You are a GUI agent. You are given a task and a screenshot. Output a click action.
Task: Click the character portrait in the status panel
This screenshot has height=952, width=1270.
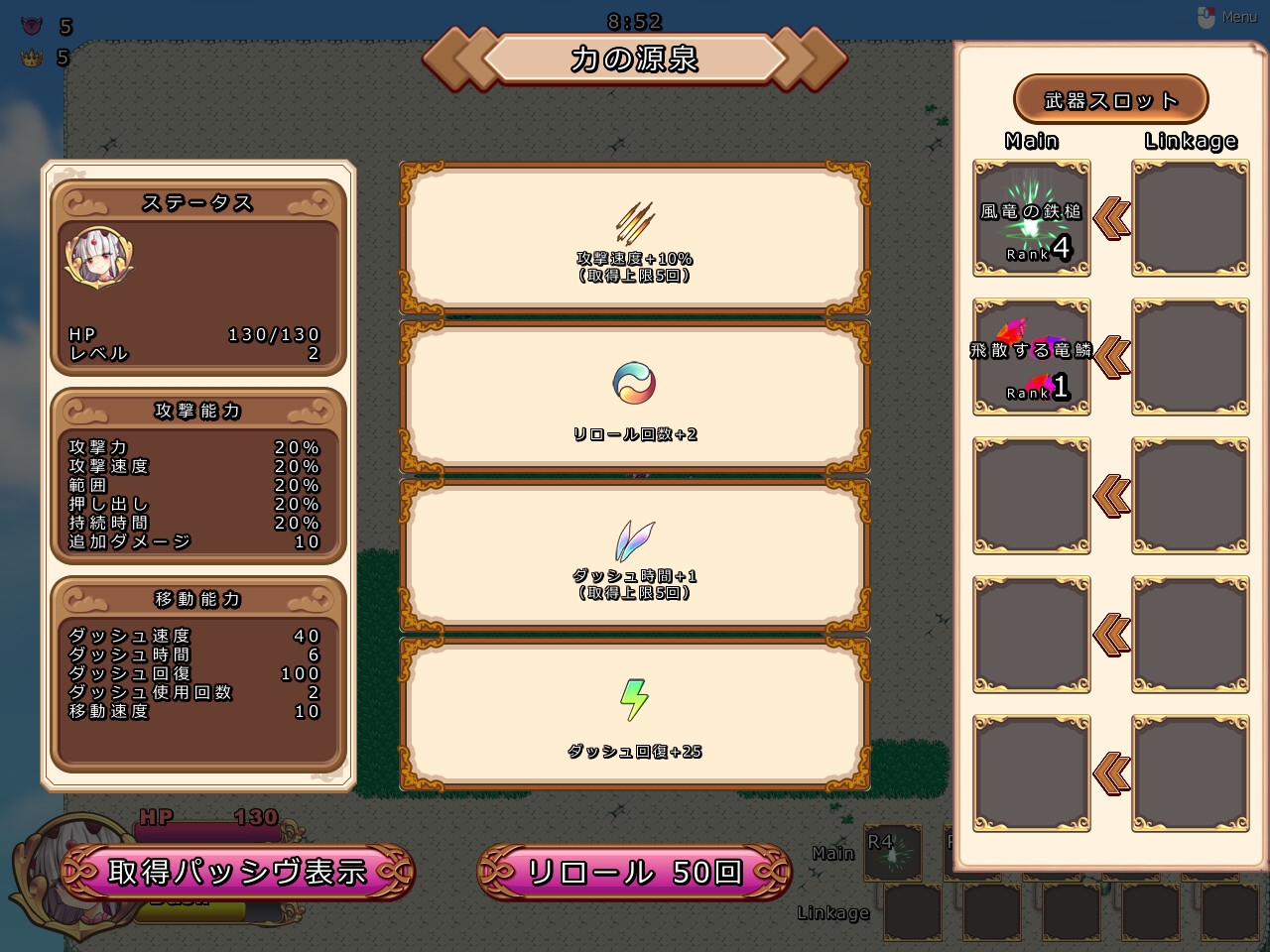coord(99,258)
